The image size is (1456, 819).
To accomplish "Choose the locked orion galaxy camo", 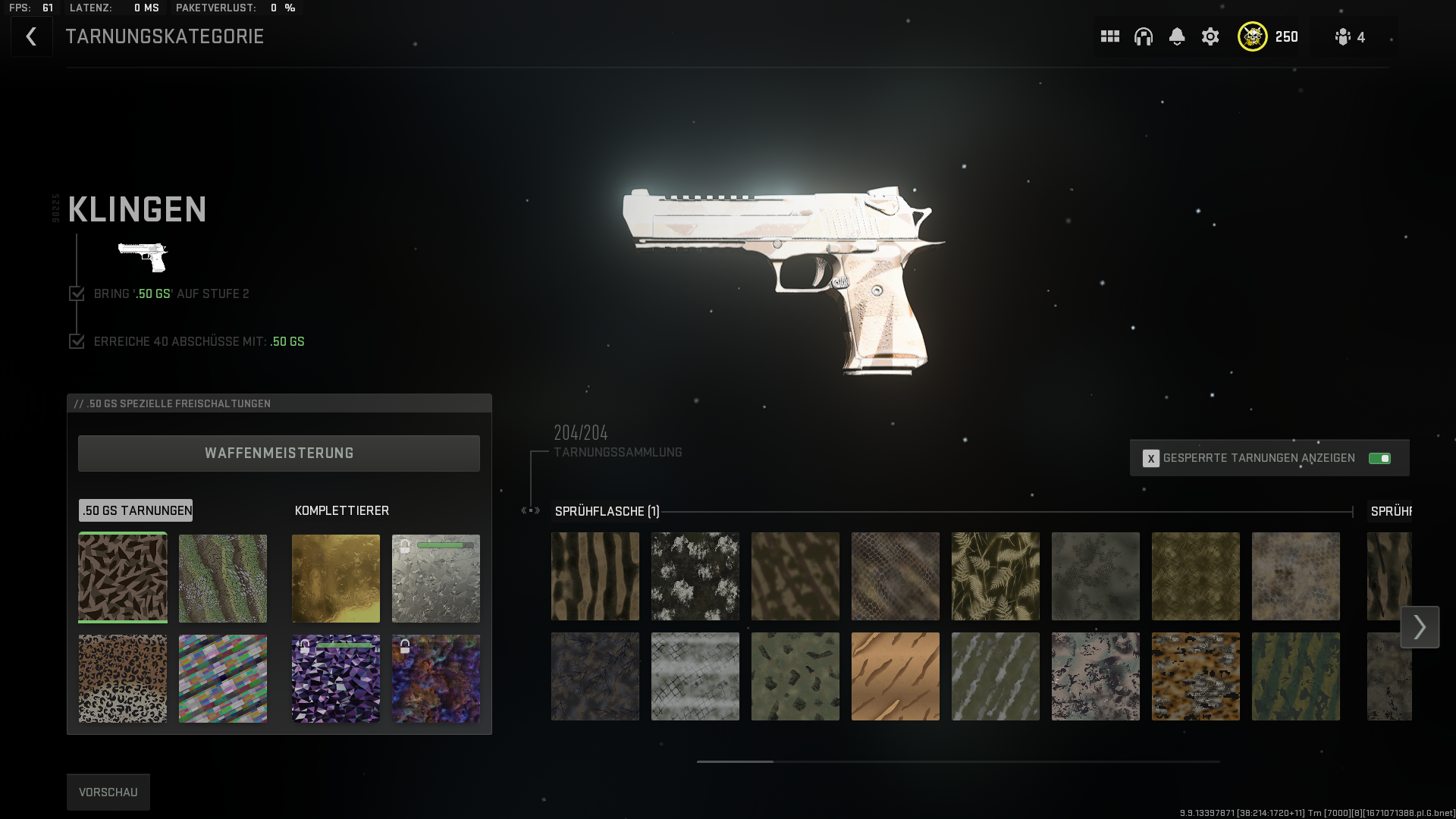I will [x=436, y=678].
